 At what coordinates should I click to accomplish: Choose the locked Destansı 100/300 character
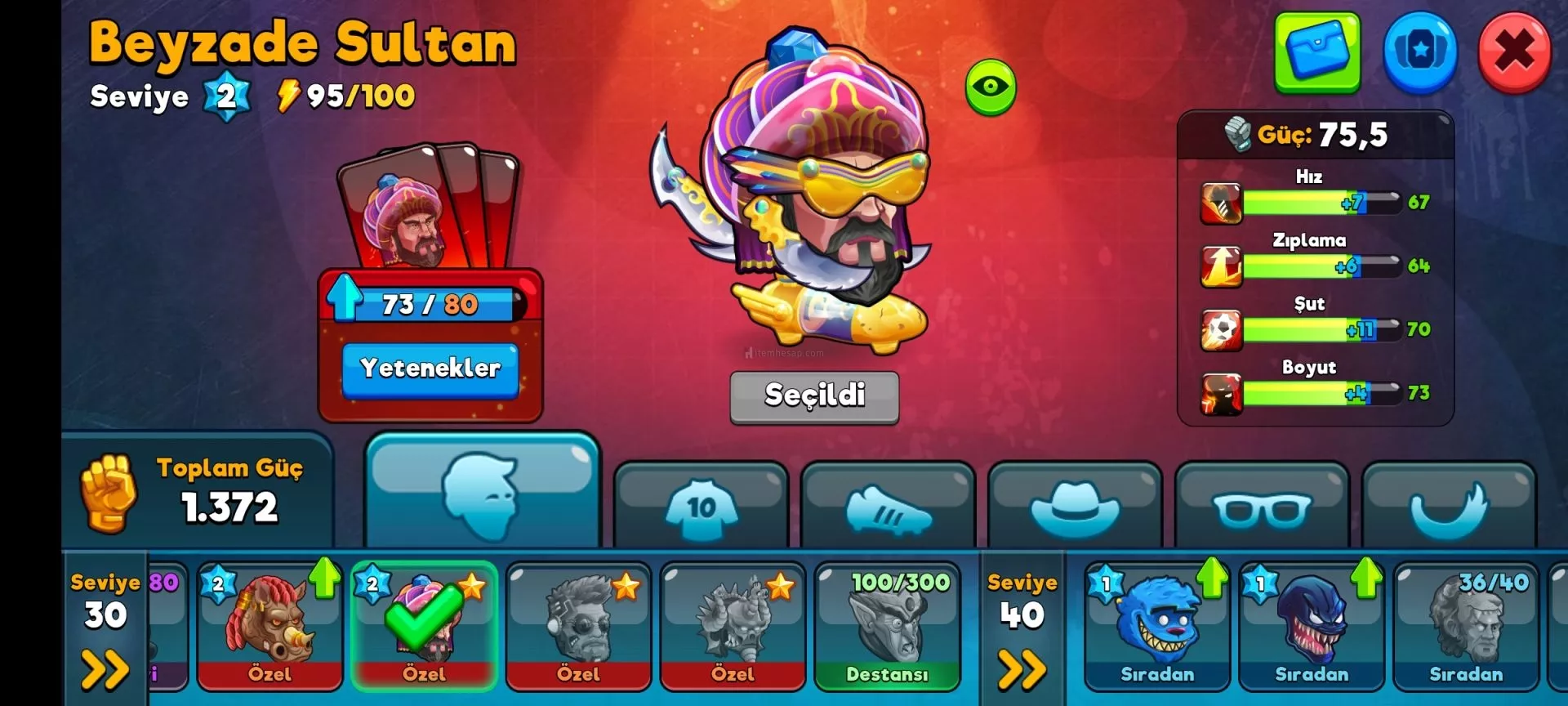point(887,625)
